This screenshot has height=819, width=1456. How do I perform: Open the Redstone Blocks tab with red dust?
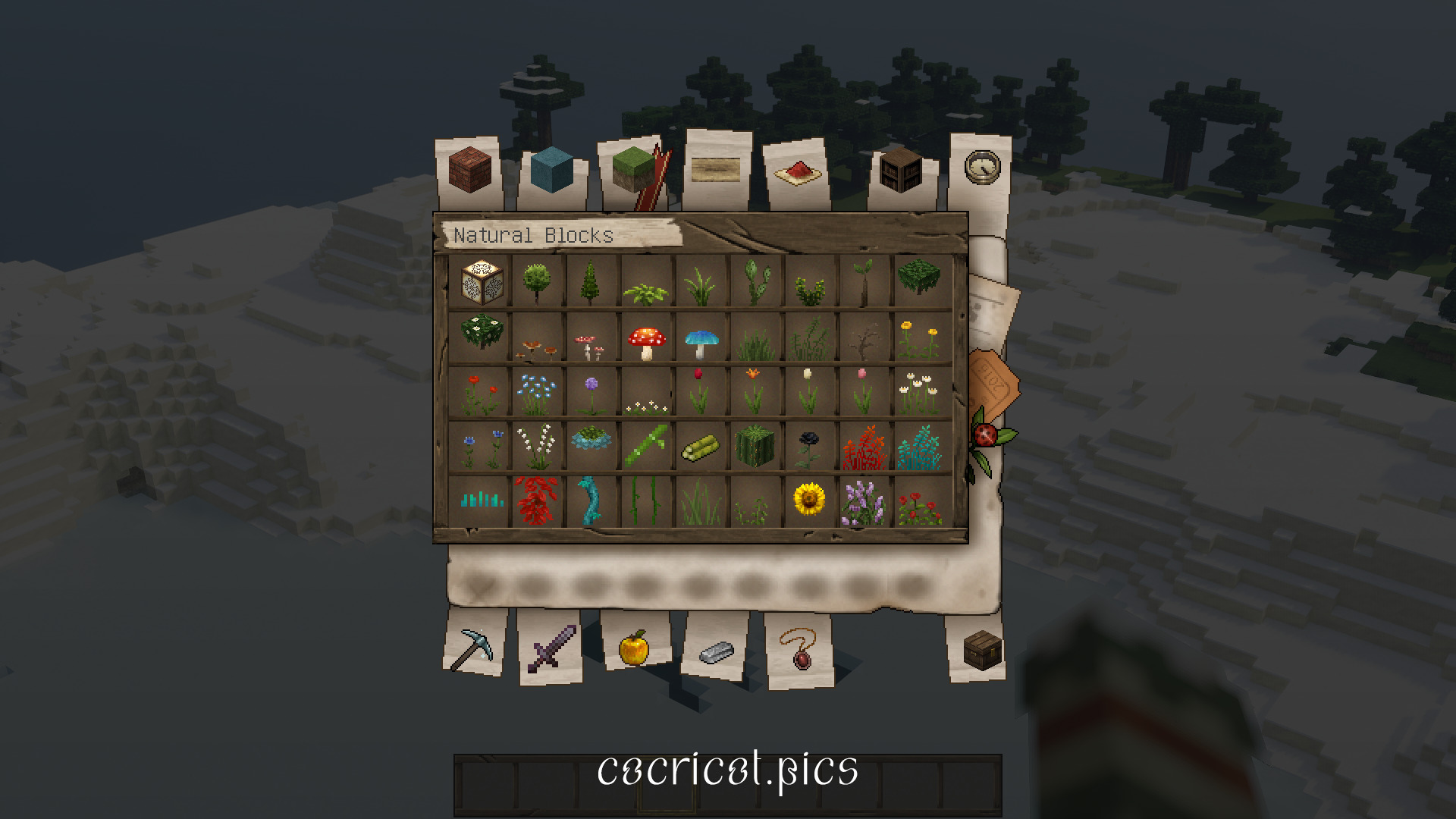click(796, 173)
